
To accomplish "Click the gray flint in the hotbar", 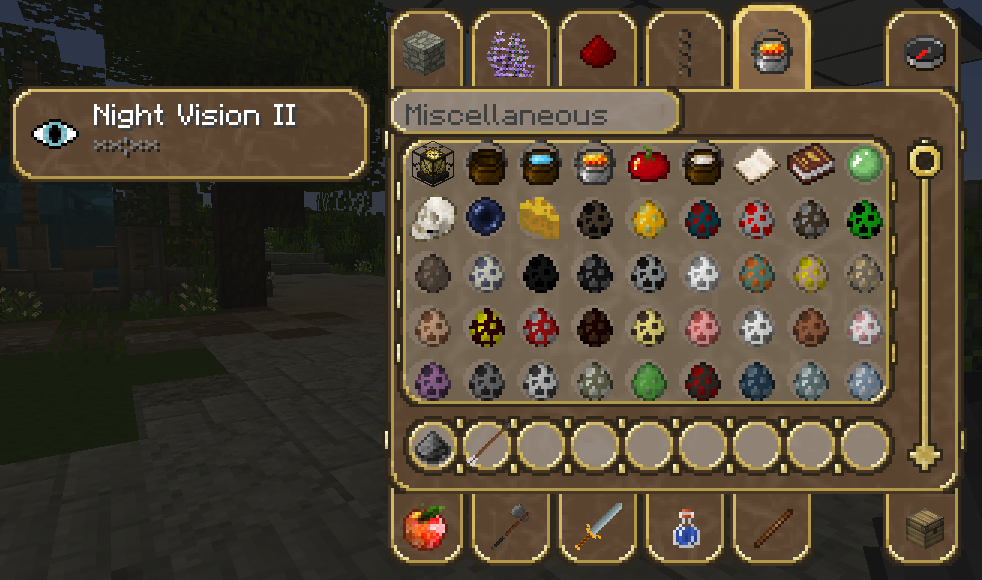I will (432, 444).
